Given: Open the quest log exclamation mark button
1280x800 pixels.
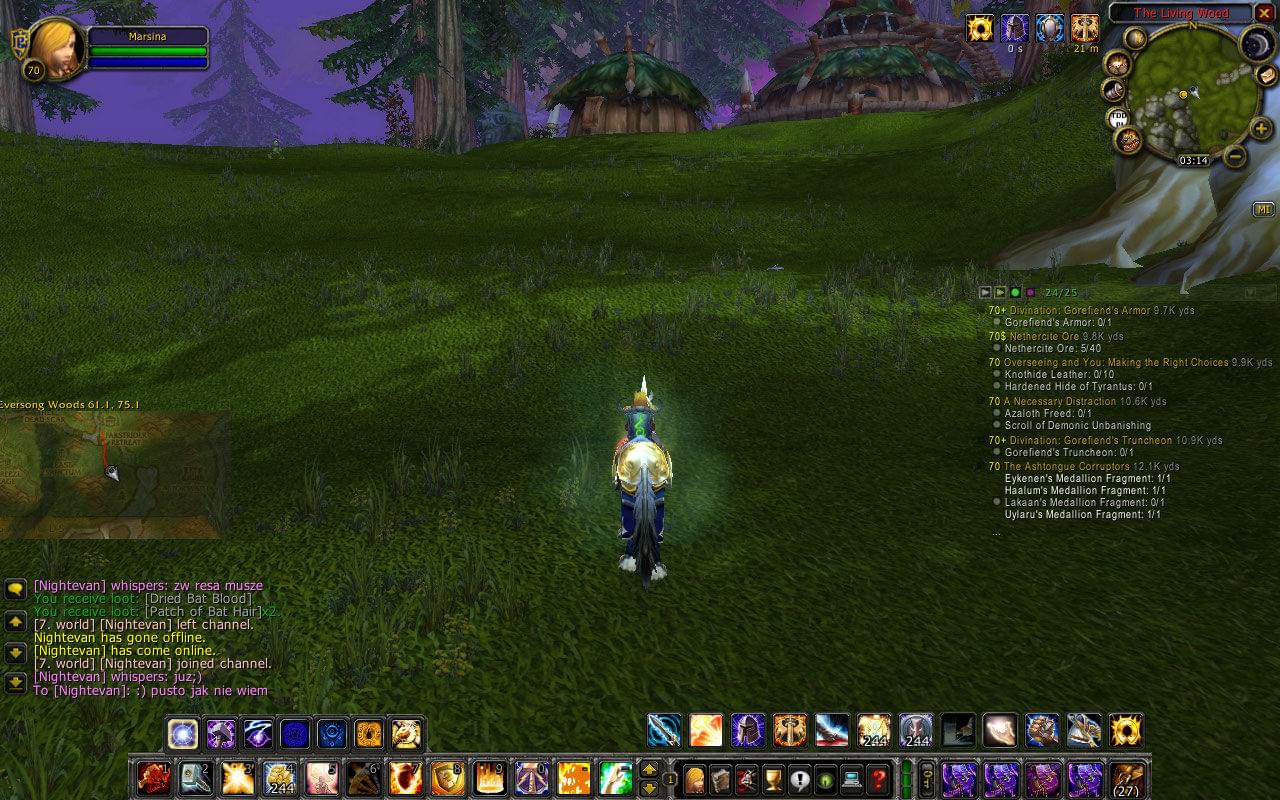Looking at the screenshot, I should 799,779.
